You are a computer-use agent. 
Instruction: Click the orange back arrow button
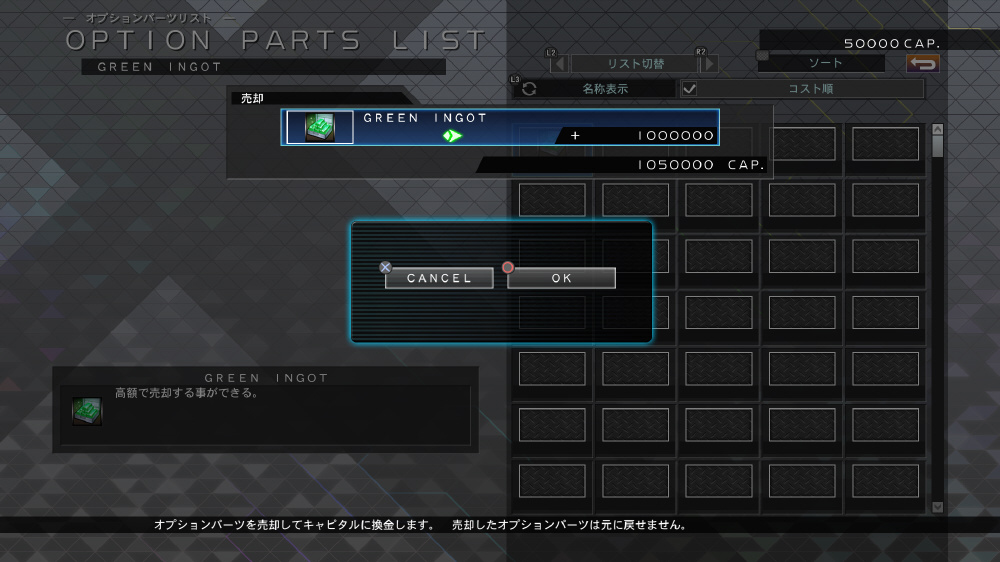pos(922,64)
